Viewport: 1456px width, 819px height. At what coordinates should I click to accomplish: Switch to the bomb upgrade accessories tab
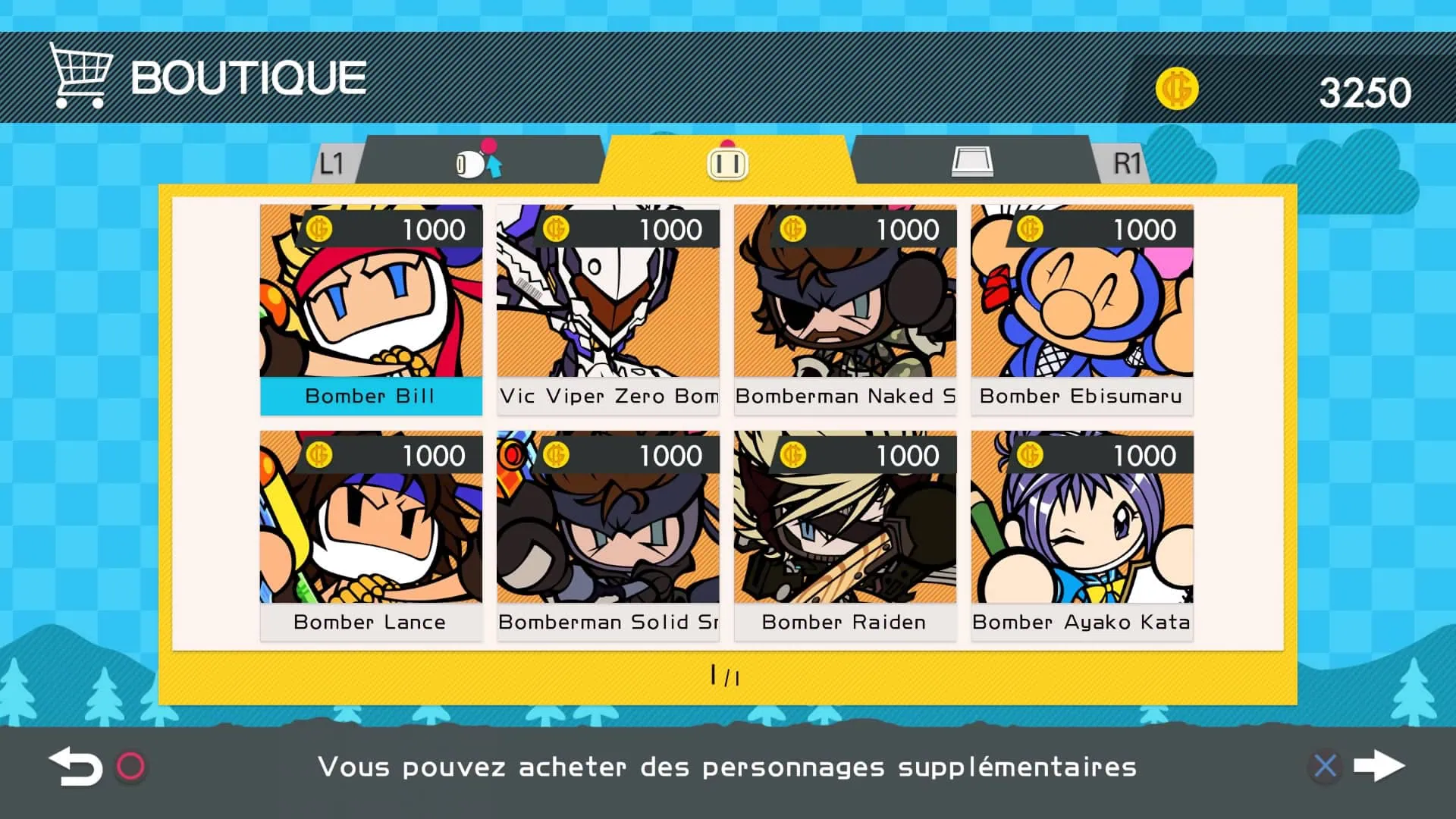click(479, 161)
